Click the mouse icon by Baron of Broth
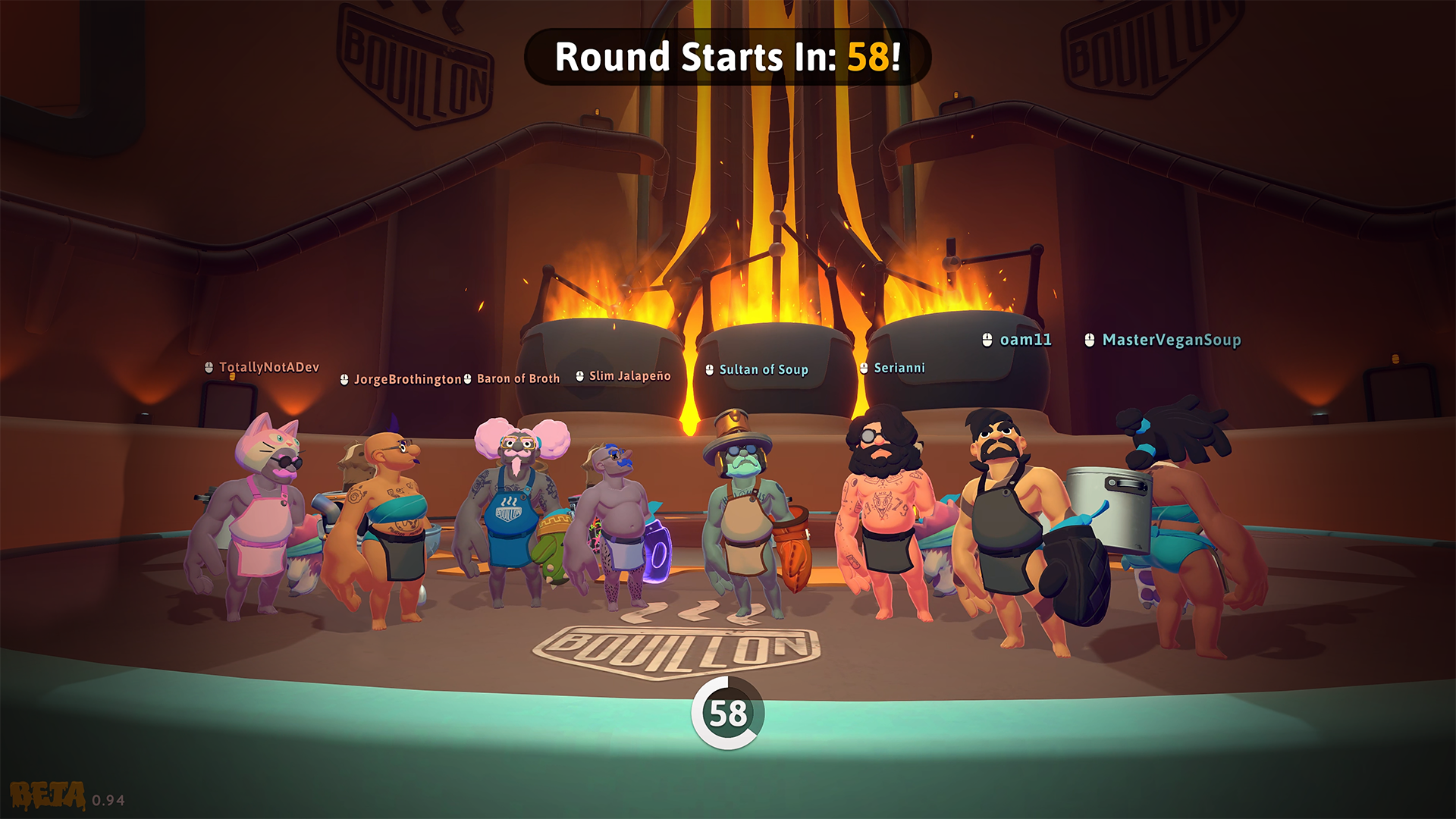Screen dimensions: 1456x819 (x=467, y=378)
